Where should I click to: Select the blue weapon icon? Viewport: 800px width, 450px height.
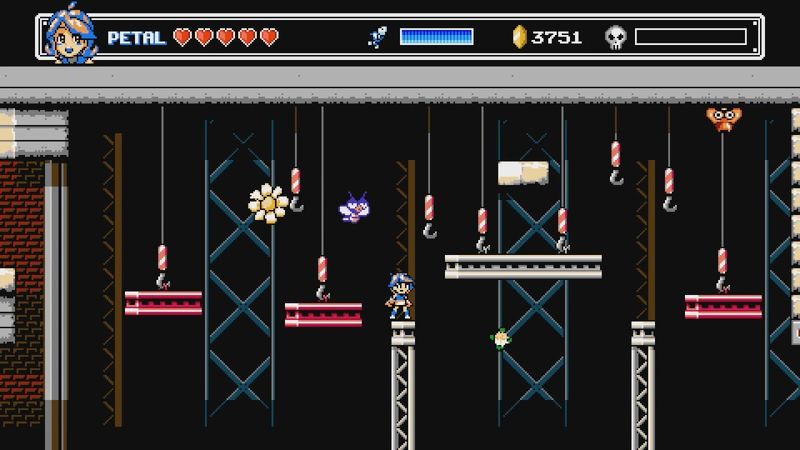click(x=378, y=38)
